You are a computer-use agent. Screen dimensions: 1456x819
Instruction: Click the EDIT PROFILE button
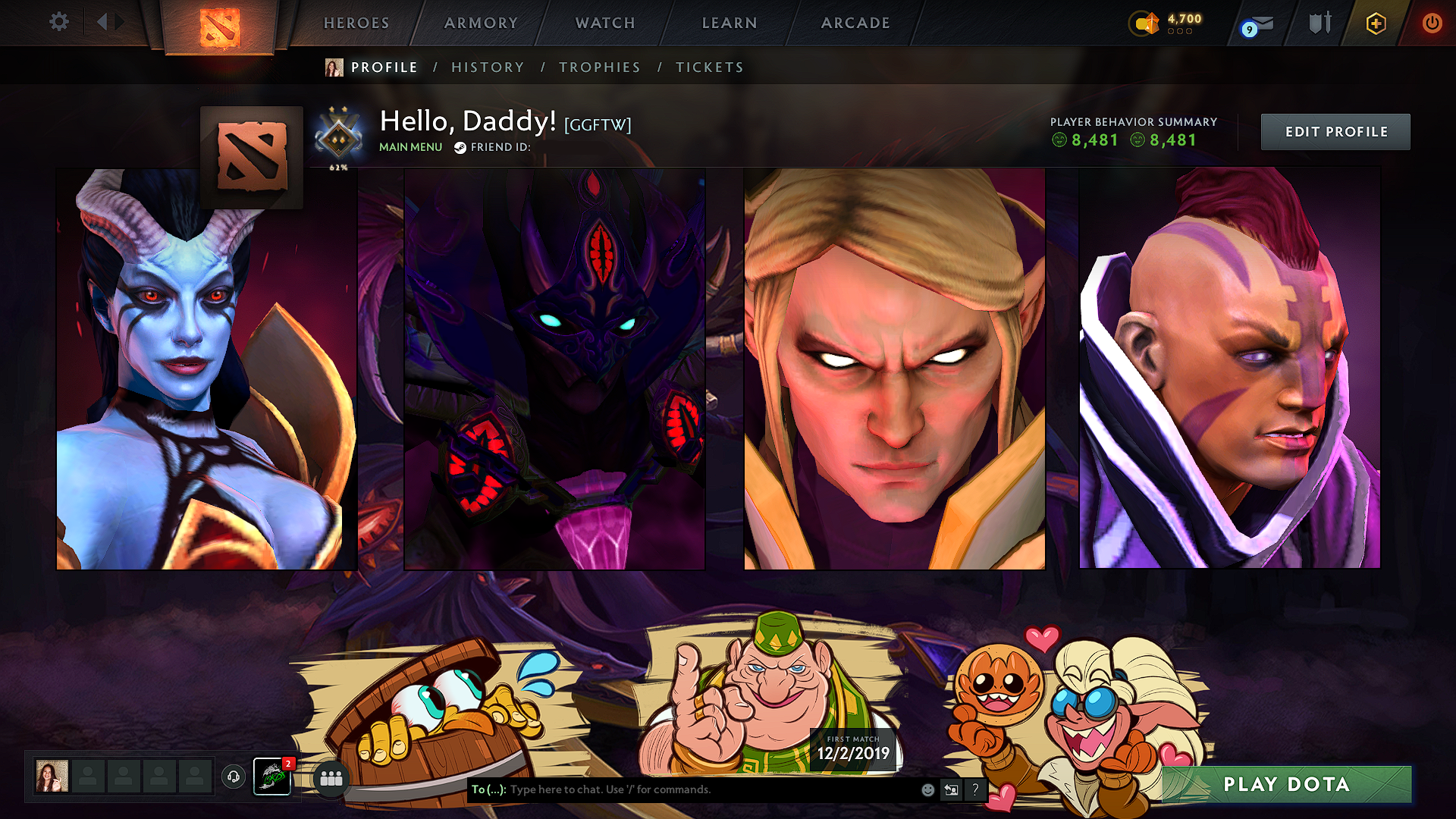click(1335, 131)
